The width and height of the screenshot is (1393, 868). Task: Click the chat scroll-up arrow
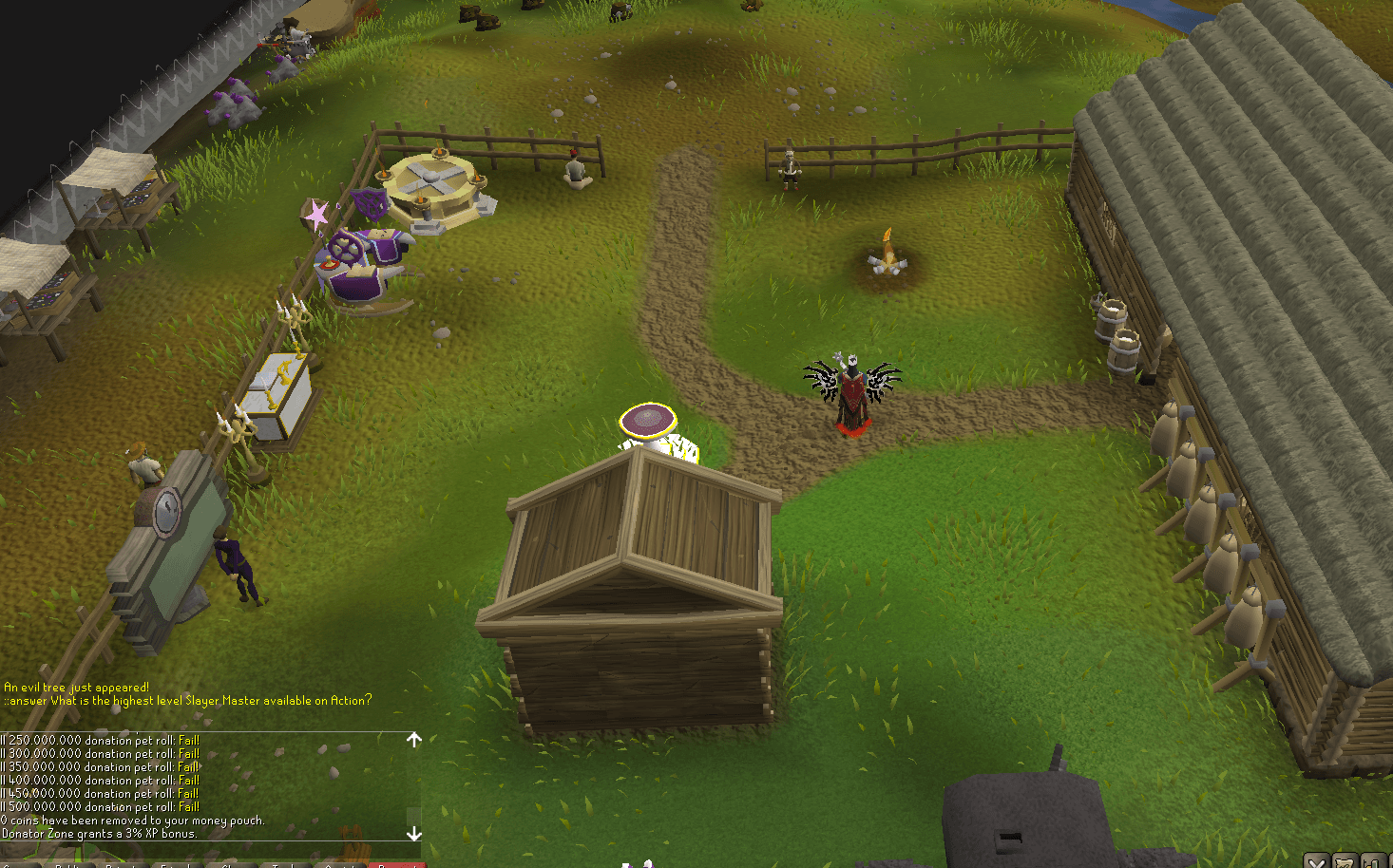click(414, 739)
